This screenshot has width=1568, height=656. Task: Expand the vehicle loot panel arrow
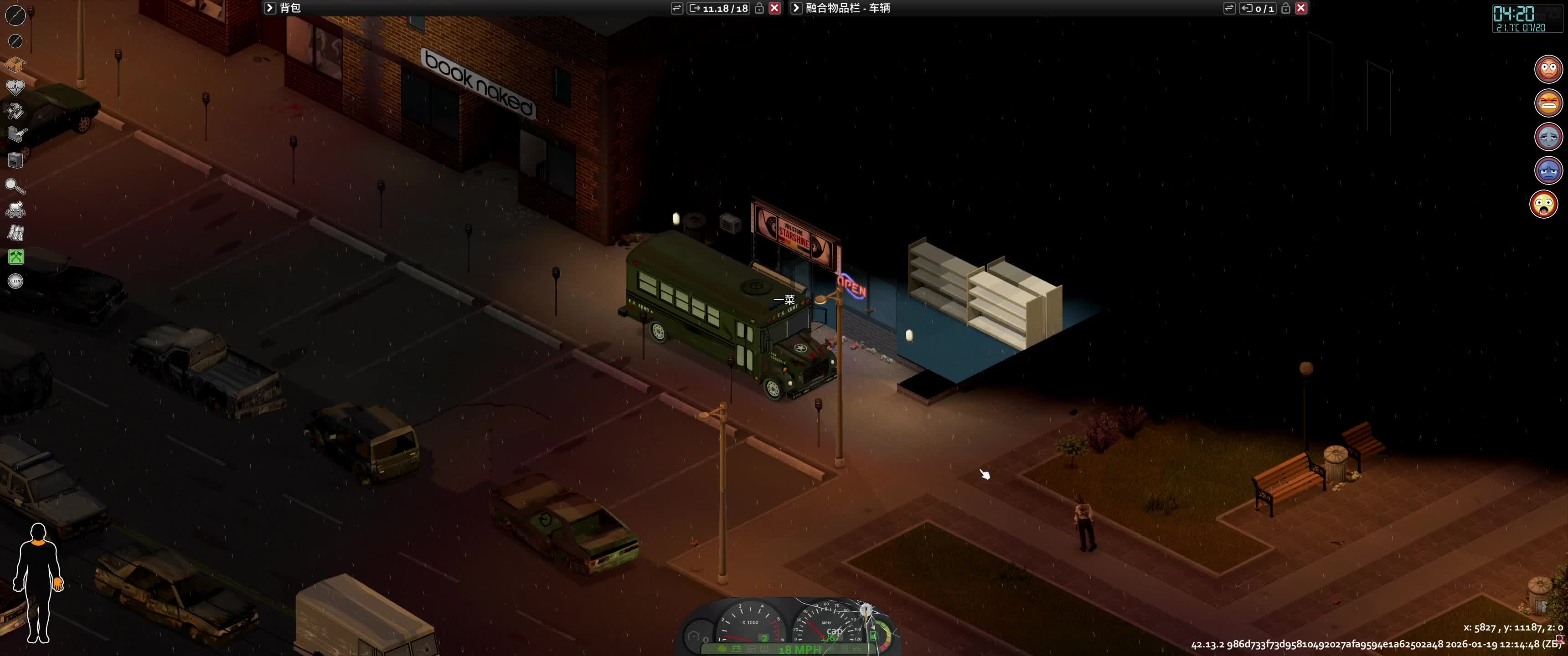[x=795, y=8]
